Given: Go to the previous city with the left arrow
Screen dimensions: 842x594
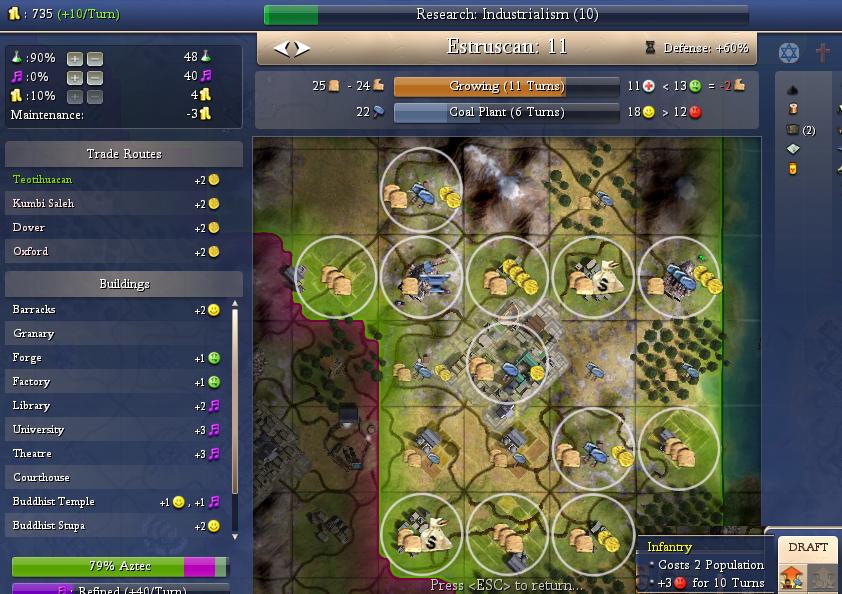Looking at the screenshot, I should [x=282, y=48].
